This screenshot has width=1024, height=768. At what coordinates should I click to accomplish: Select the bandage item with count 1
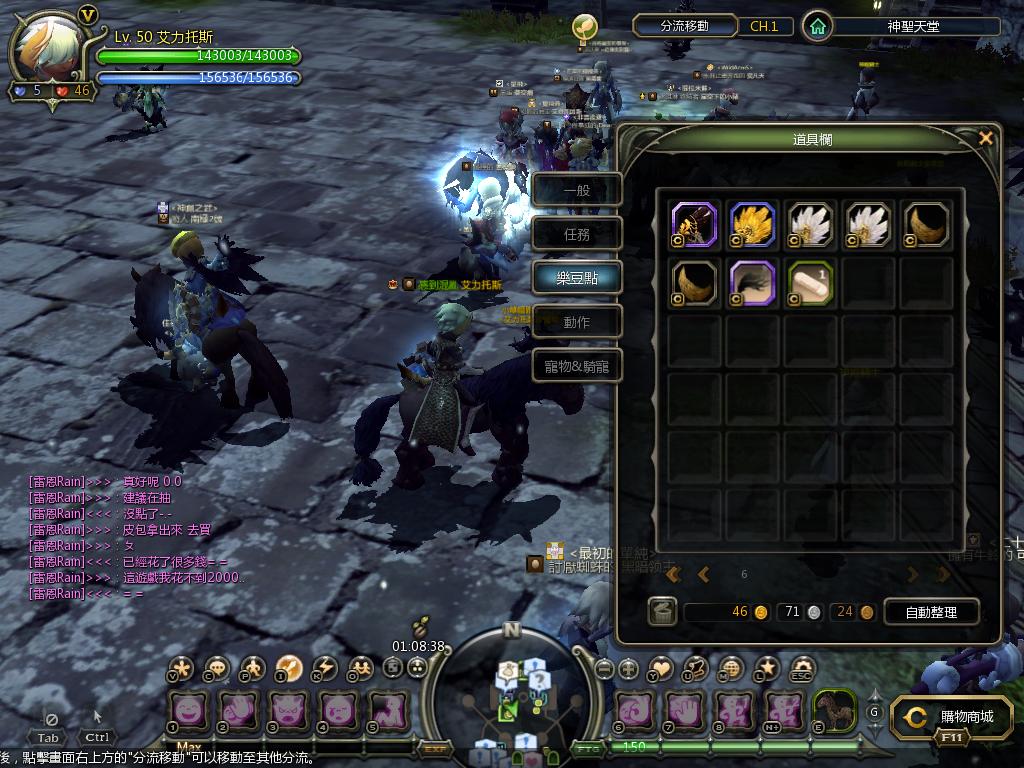click(x=811, y=283)
